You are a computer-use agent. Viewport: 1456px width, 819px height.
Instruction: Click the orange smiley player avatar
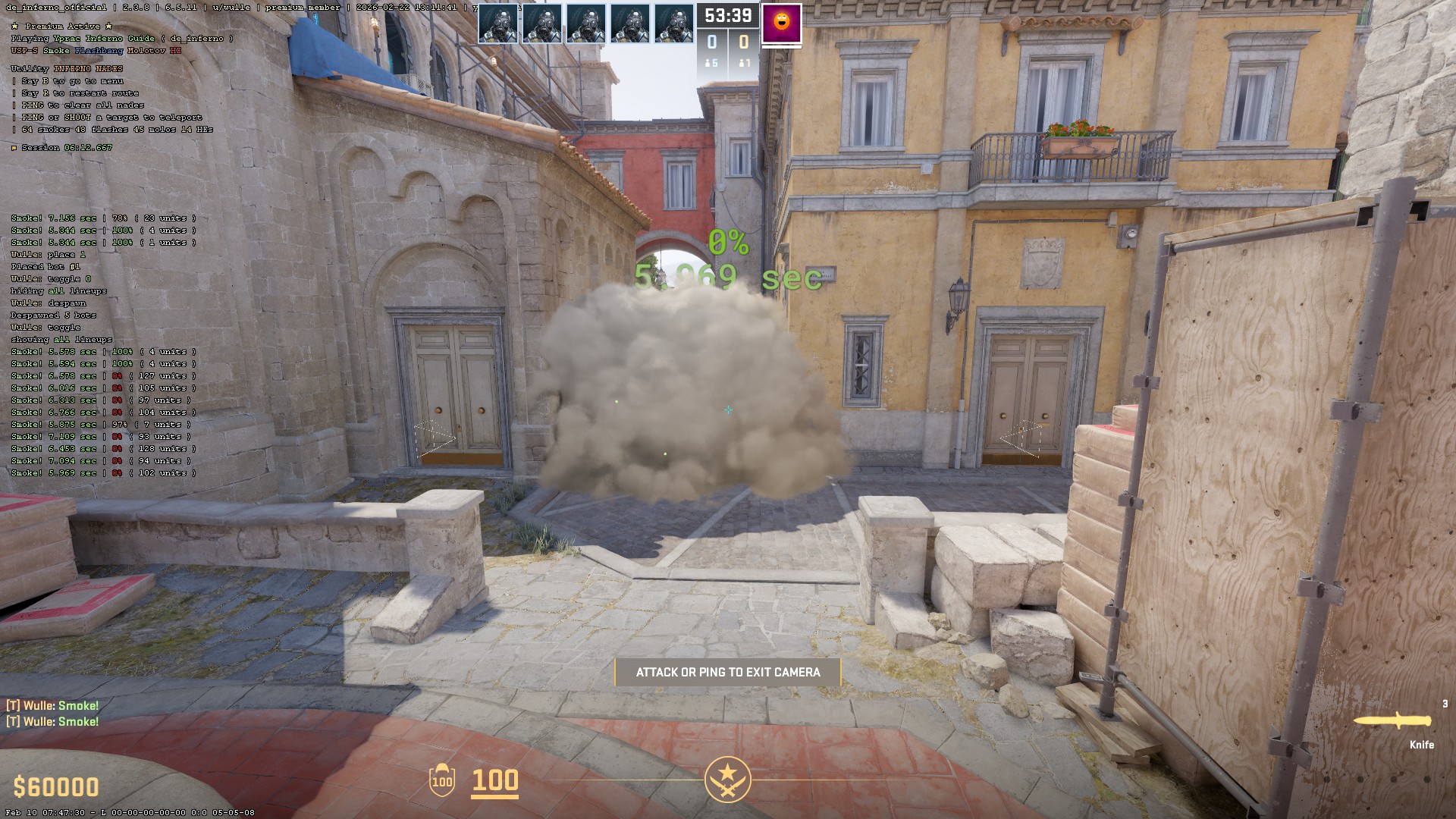pyautogui.click(x=781, y=23)
